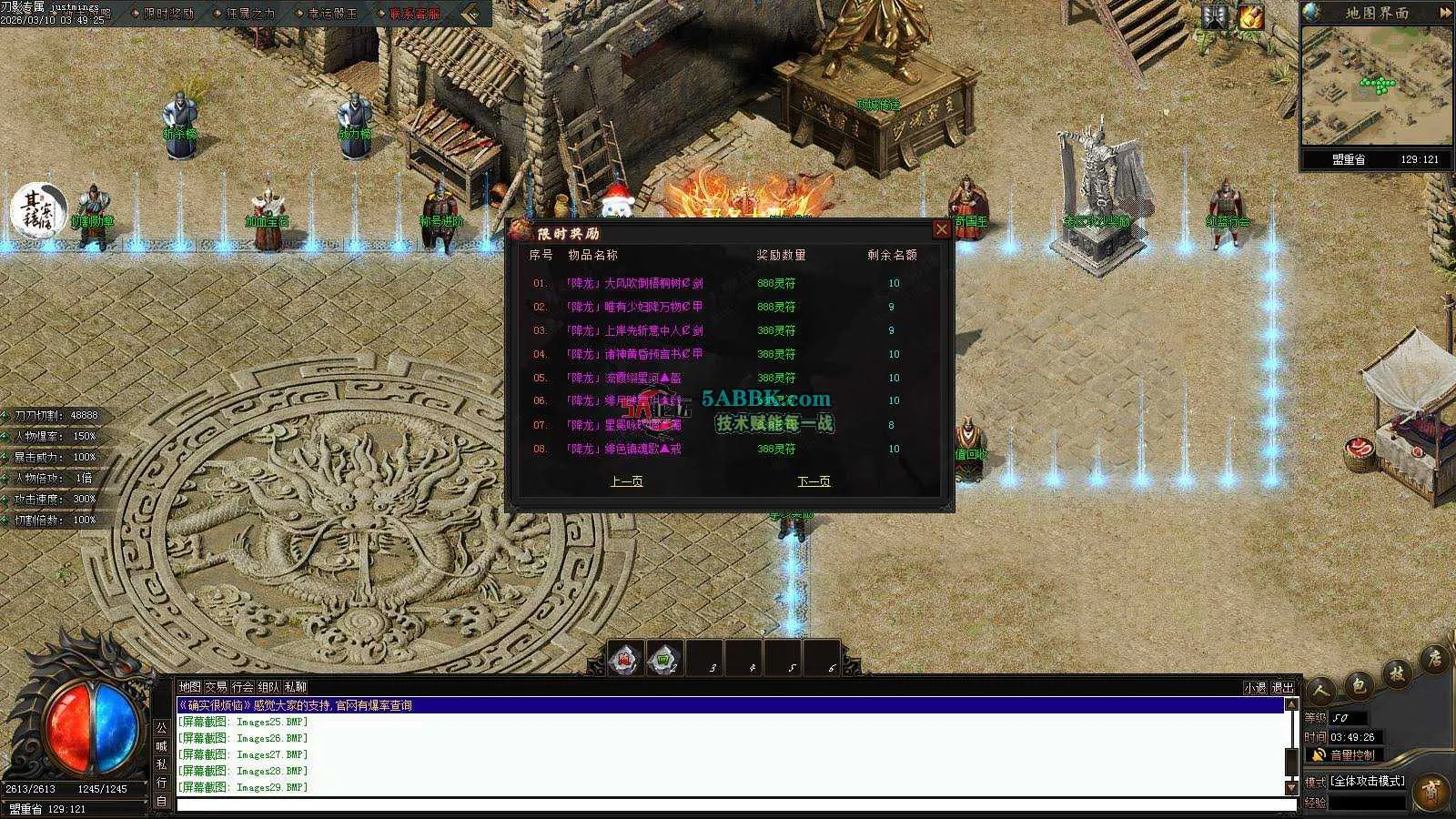Open 限时奖励 from the top menu

pyautogui.click(x=169, y=14)
